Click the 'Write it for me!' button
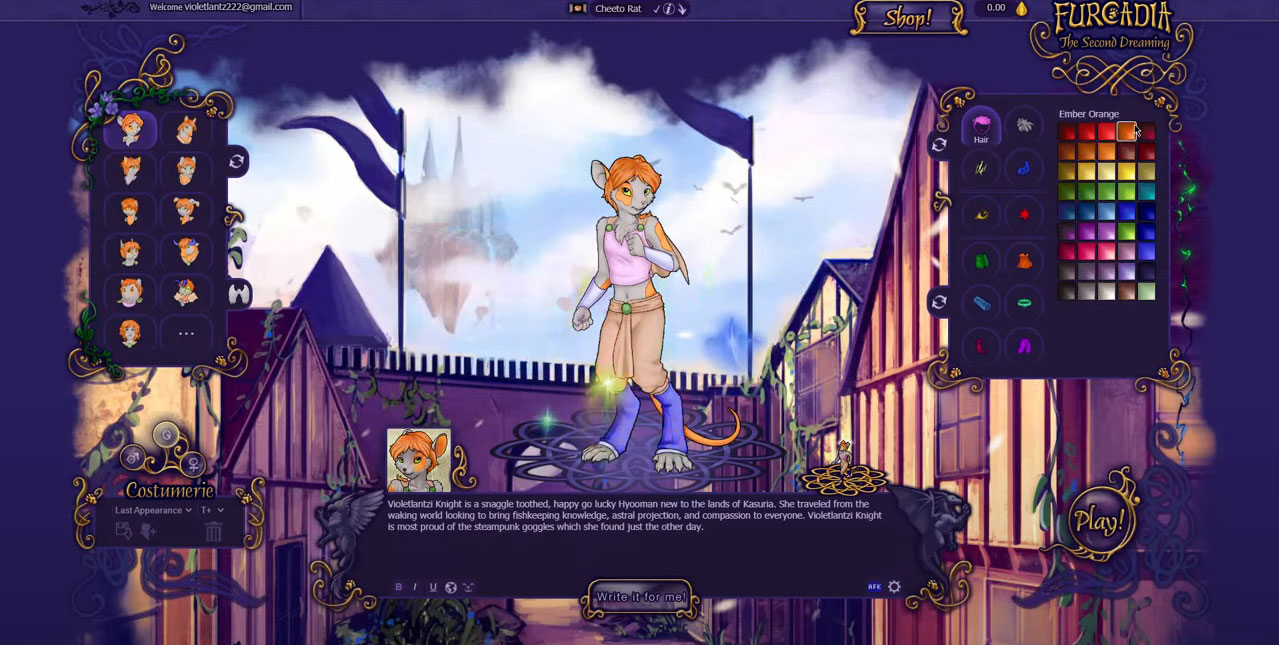Image resolution: width=1279 pixels, height=645 pixels. pos(641,597)
